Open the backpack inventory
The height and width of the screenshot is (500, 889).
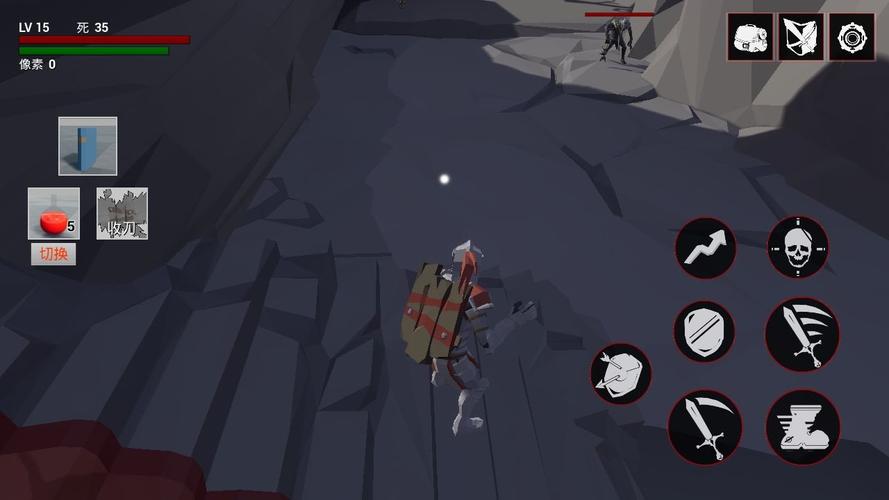(750, 37)
